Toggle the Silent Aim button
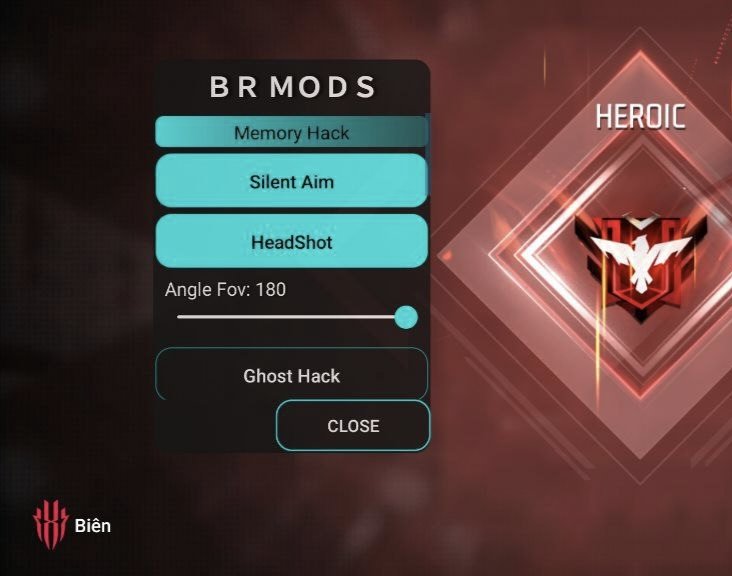Image resolution: width=732 pixels, height=576 pixels. click(291, 181)
